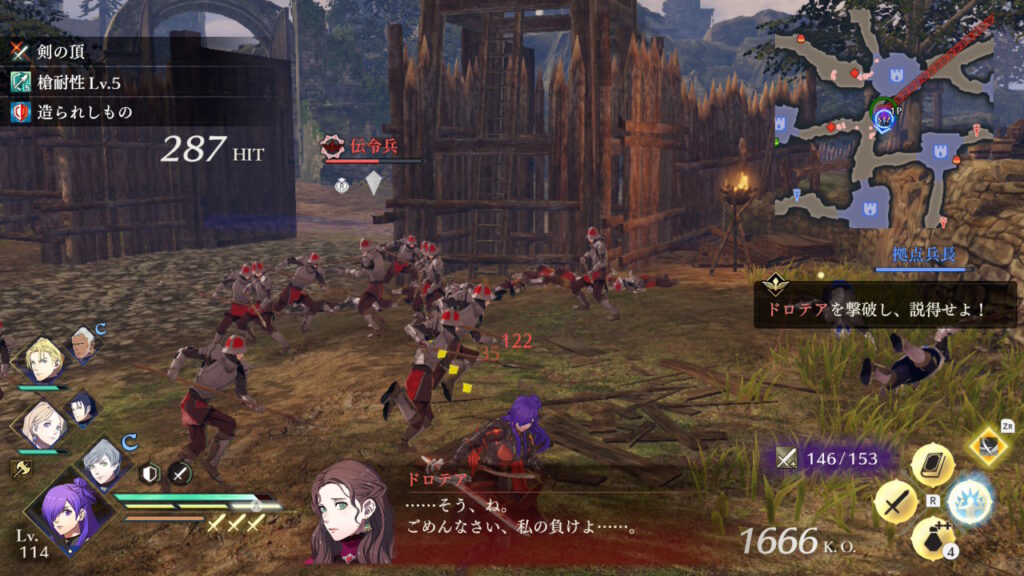The image size is (1024, 576).
Task: Click the mission objective about defeating ドロテア
Action: pyautogui.click(x=884, y=309)
